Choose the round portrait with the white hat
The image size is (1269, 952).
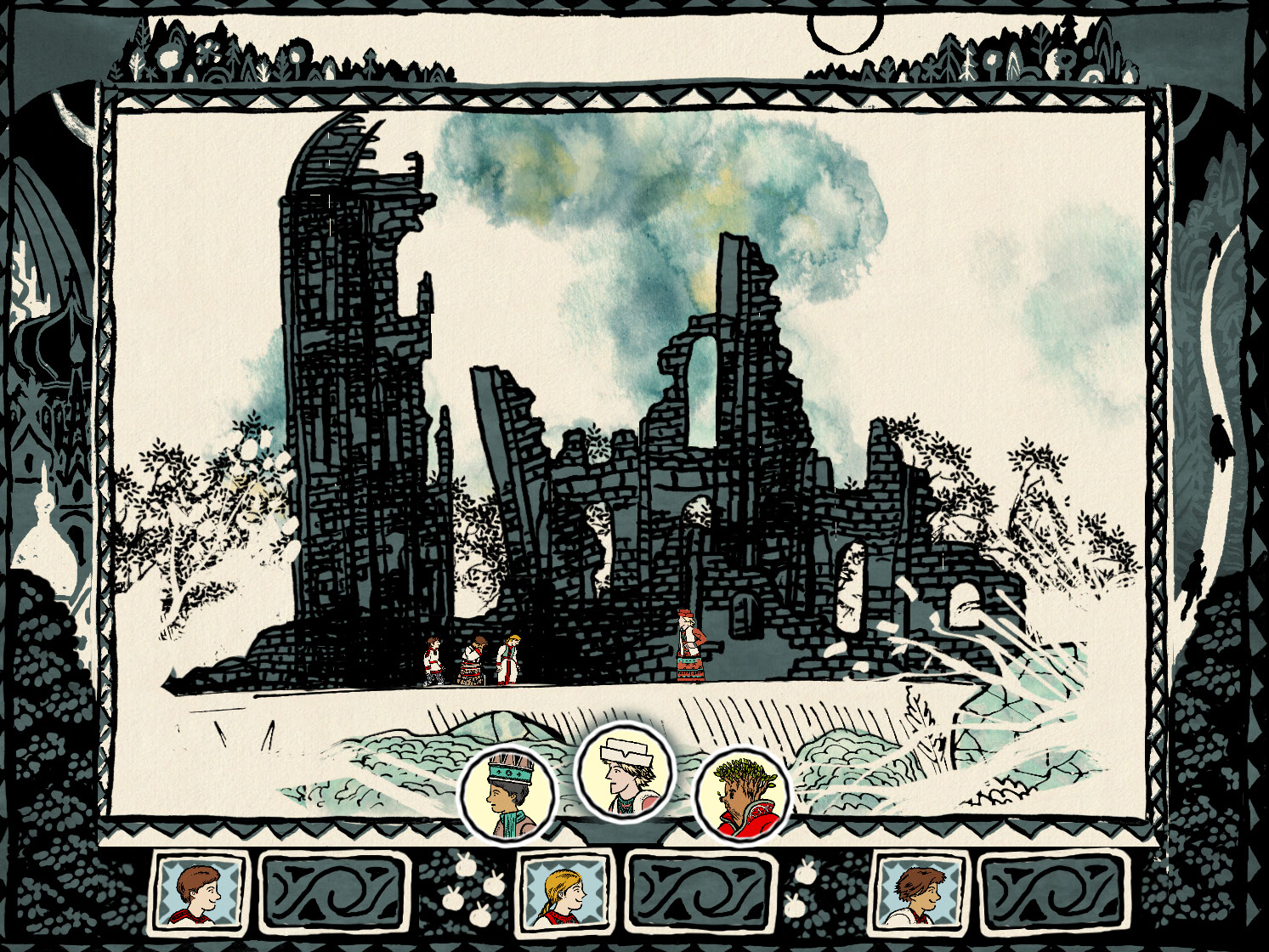[625, 773]
